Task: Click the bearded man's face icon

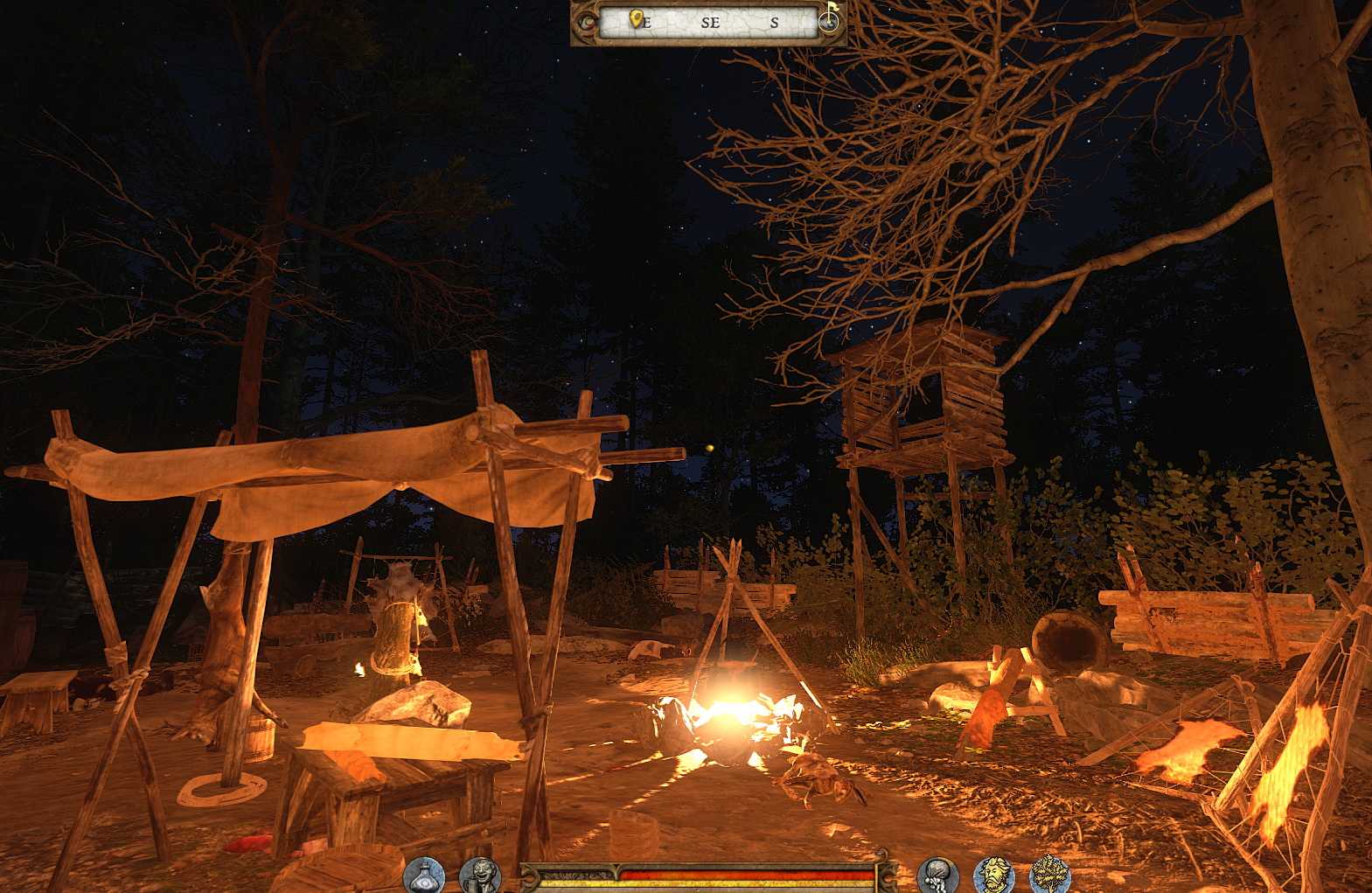Action: tap(994, 875)
